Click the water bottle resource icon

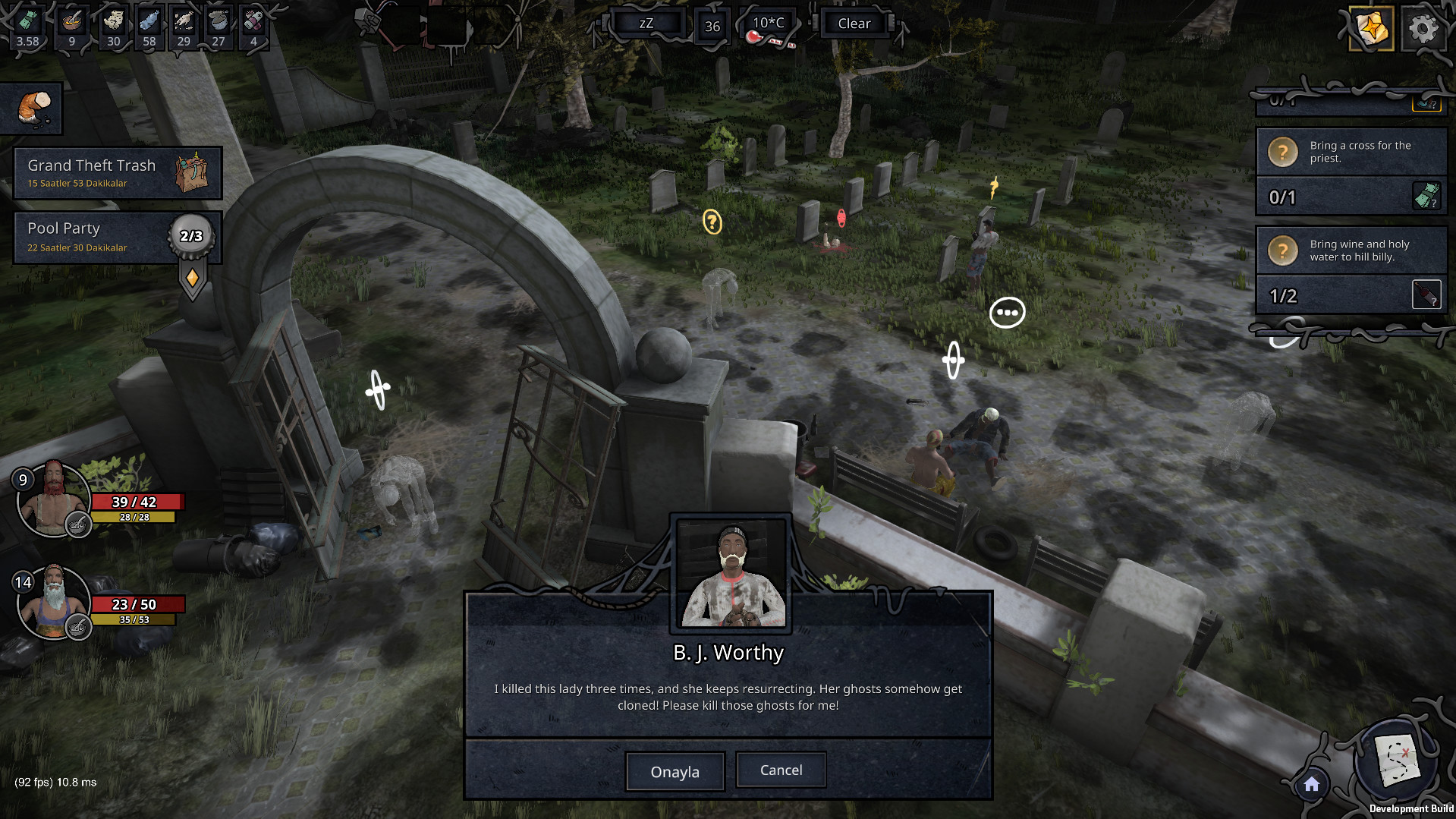(x=149, y=21)
